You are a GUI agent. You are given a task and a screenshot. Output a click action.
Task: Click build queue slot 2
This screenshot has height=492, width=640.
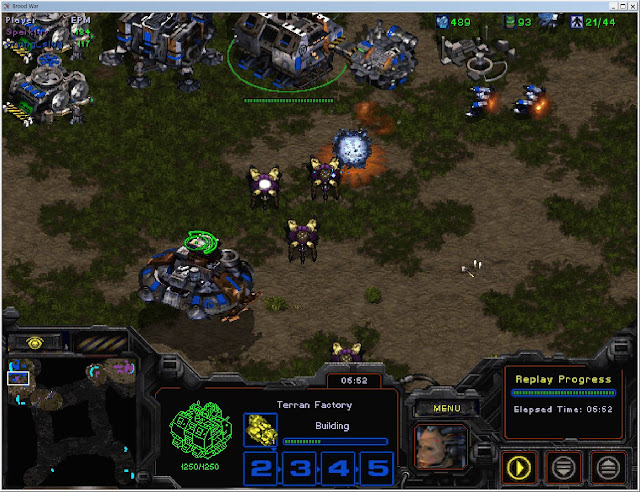pos(261,468)
